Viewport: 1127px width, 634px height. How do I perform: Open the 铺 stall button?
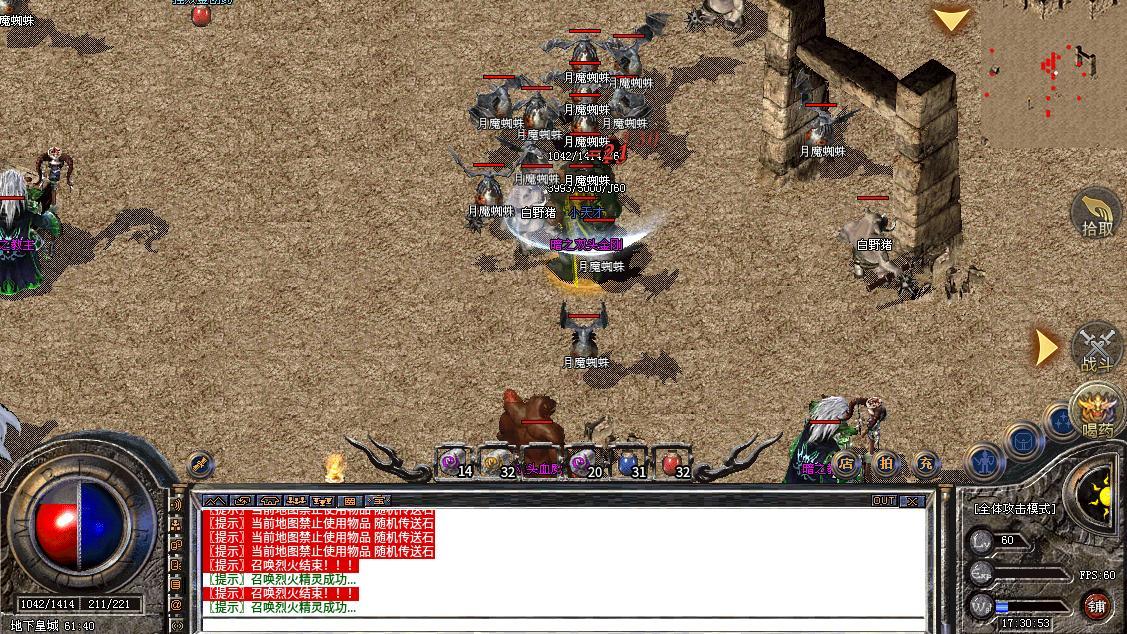point(1097,606)
